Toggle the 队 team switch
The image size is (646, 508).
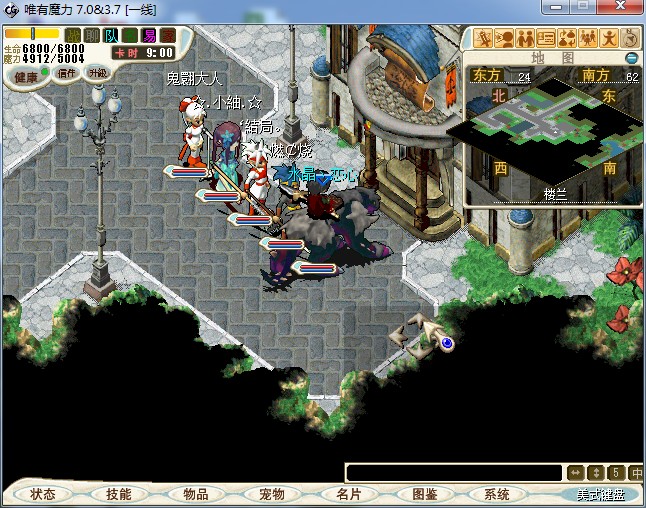111,36
